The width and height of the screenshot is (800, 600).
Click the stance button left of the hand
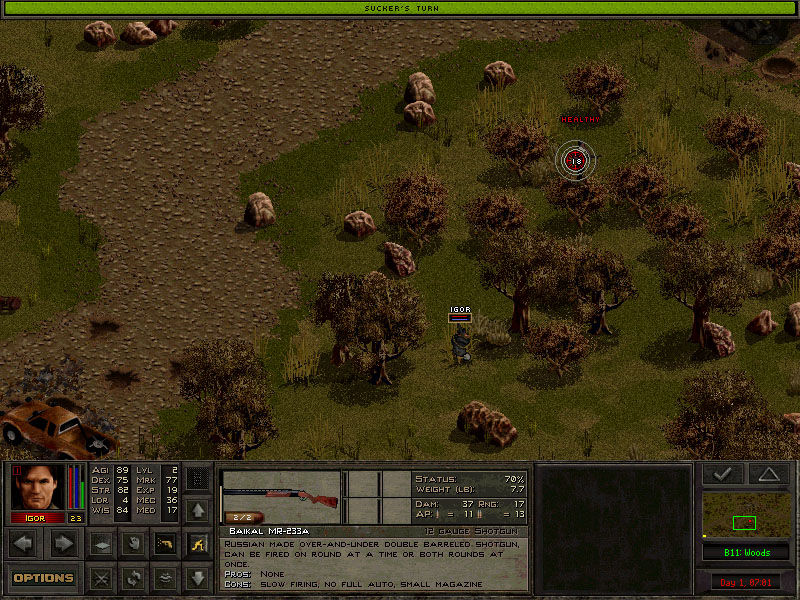(x=99, y=544)
